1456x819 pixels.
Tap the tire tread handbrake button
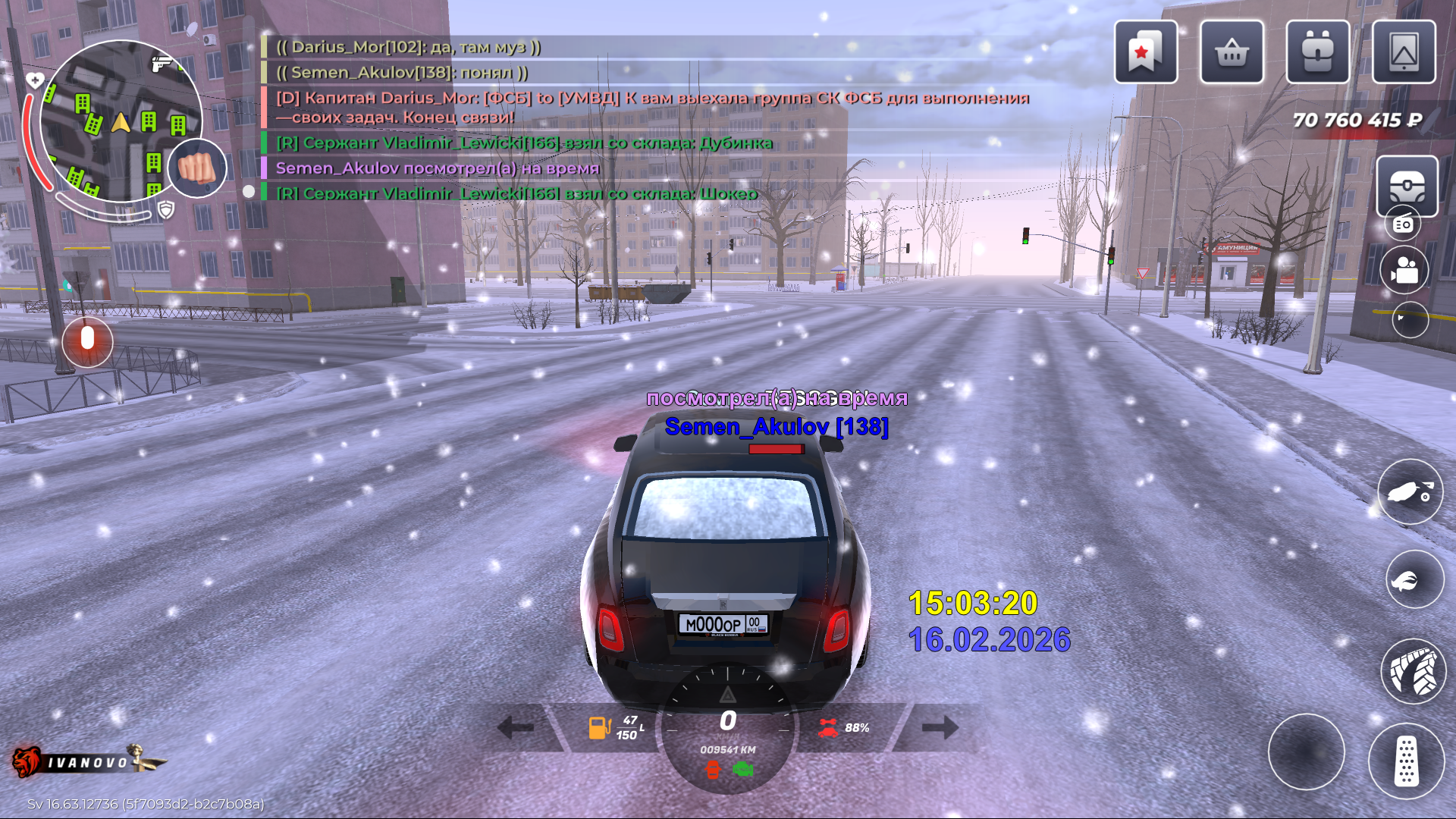[x=1414, y=671]
